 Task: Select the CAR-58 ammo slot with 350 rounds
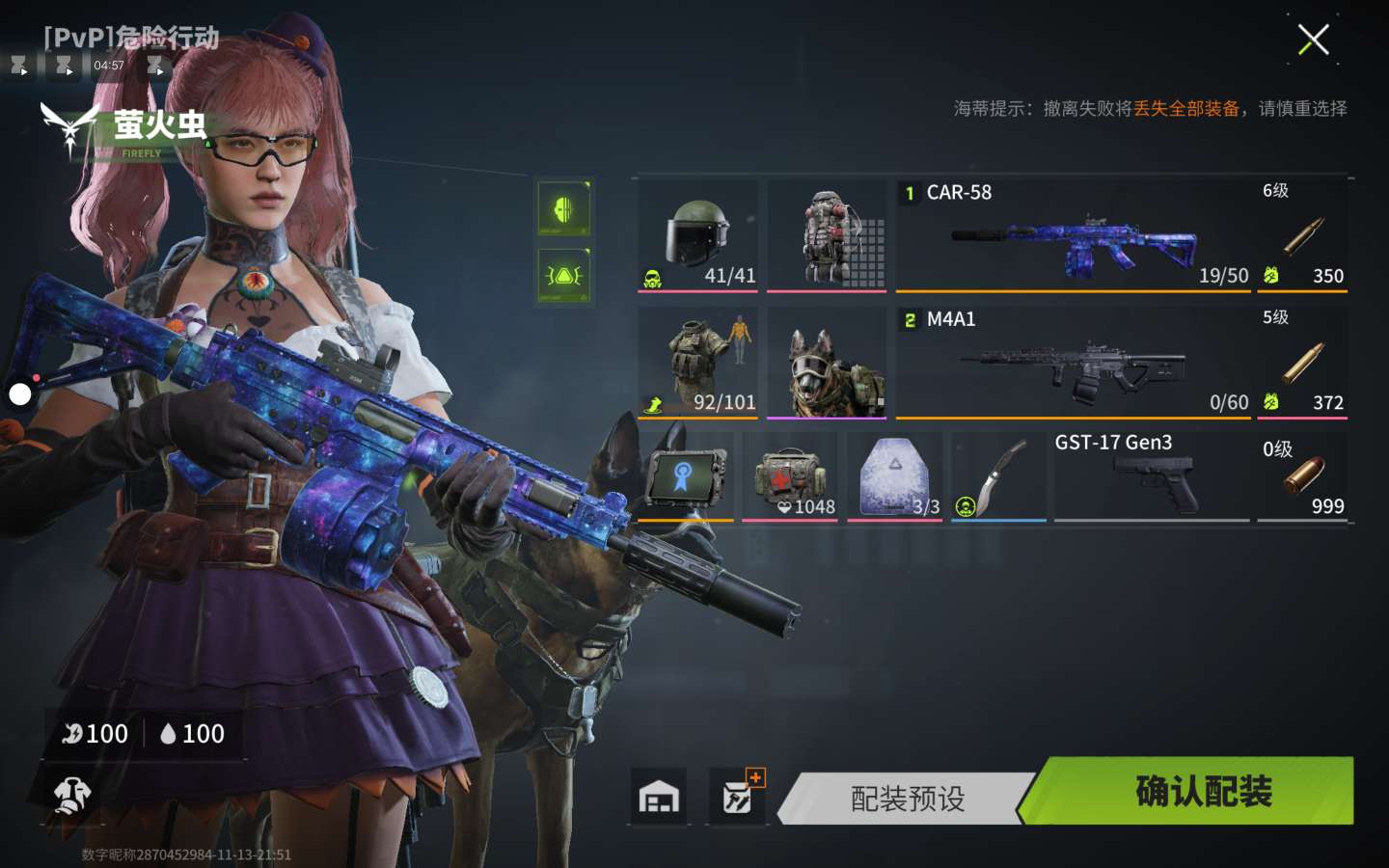click(x=1303, y=236)
